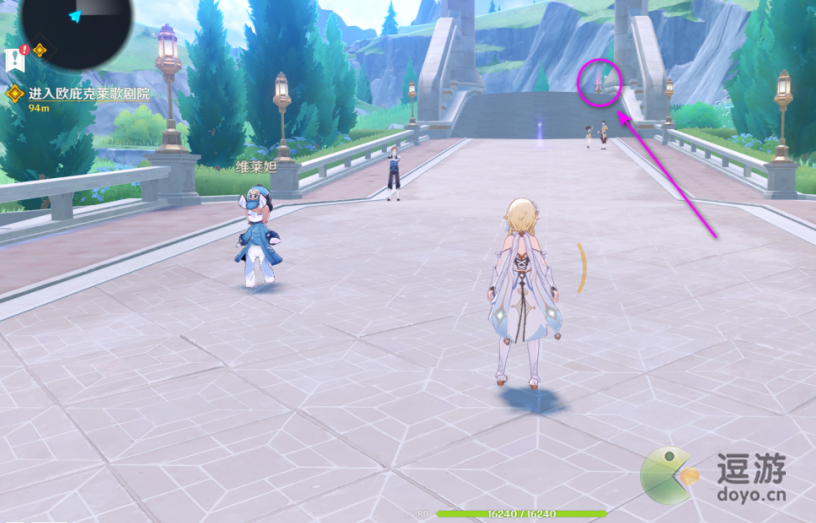Open the quest journal bookmark icon
Image resolution: width=816 pixels, height=523 pixels.
tap(16, 56)
